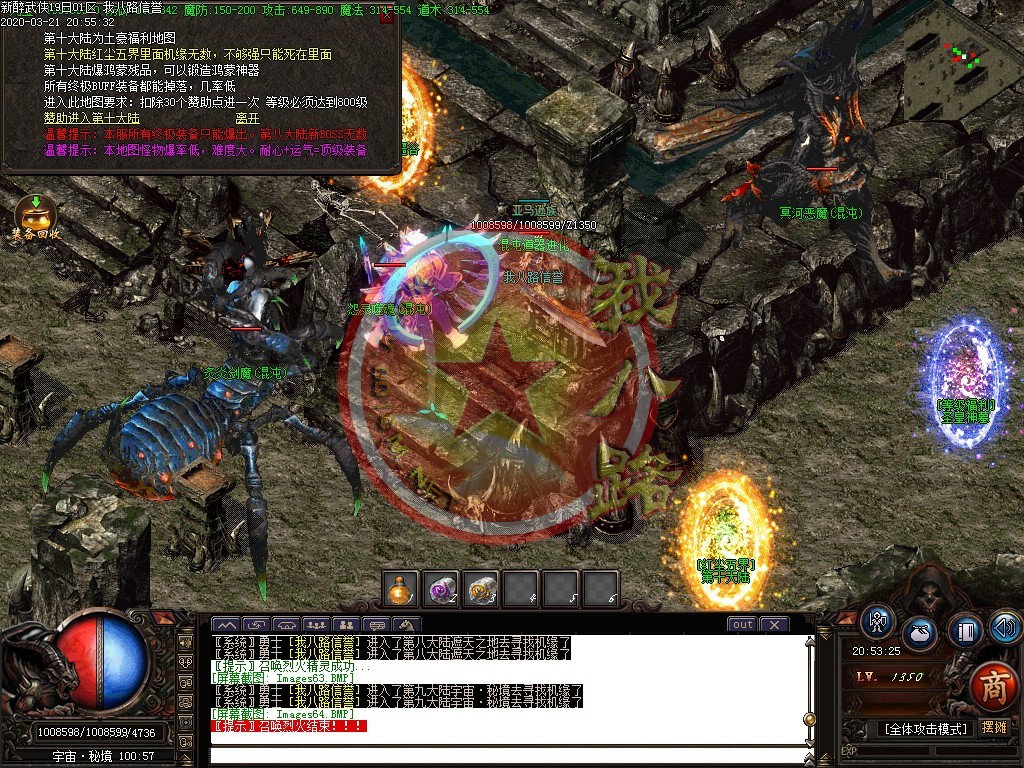This screenshot has height=768, width=1024.
Task: Open the 装备回收 gold pot icon
Action: coord(36,216)
